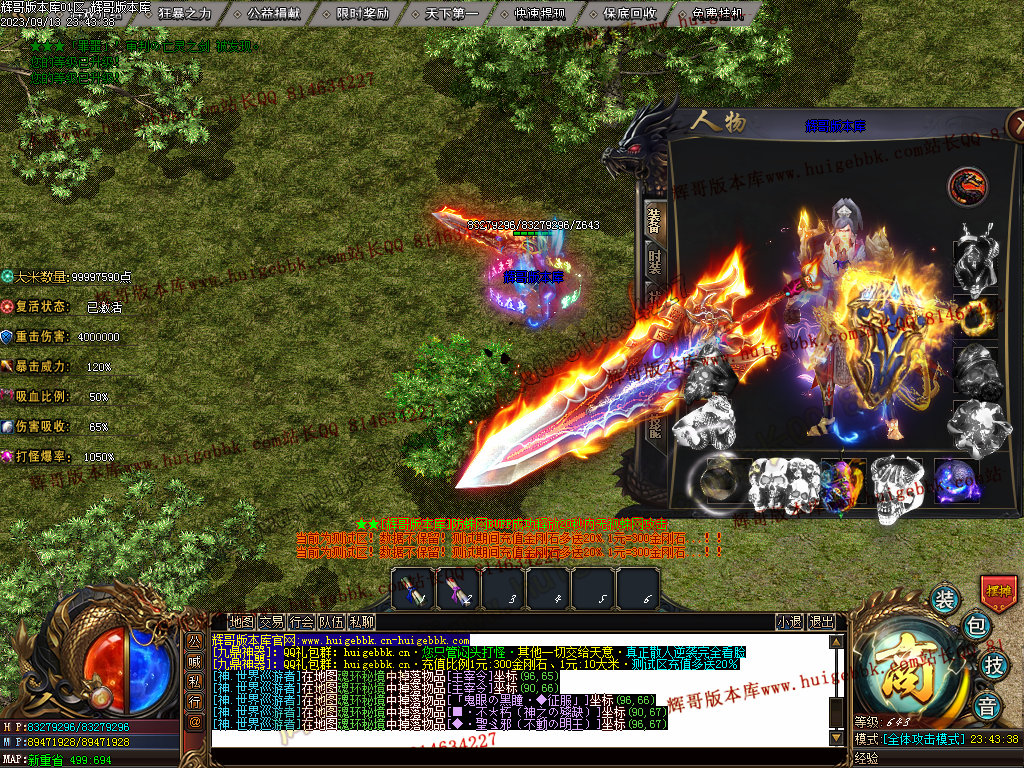1024x768 pixels.
Task: Open the 行会 guild window
Action: tap(301, 621)
